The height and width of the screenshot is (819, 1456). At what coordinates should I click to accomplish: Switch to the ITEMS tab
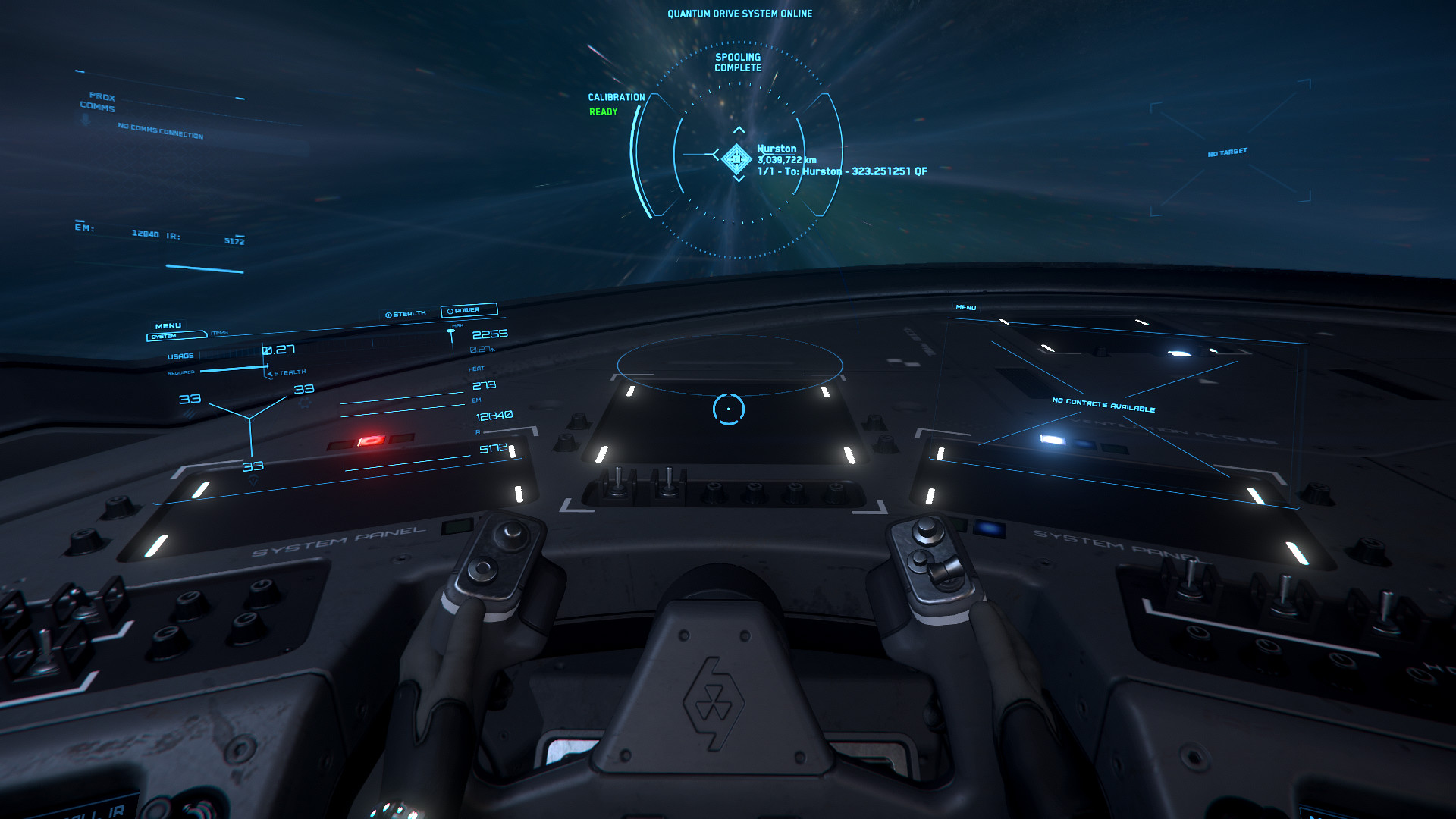pos(219,333)
